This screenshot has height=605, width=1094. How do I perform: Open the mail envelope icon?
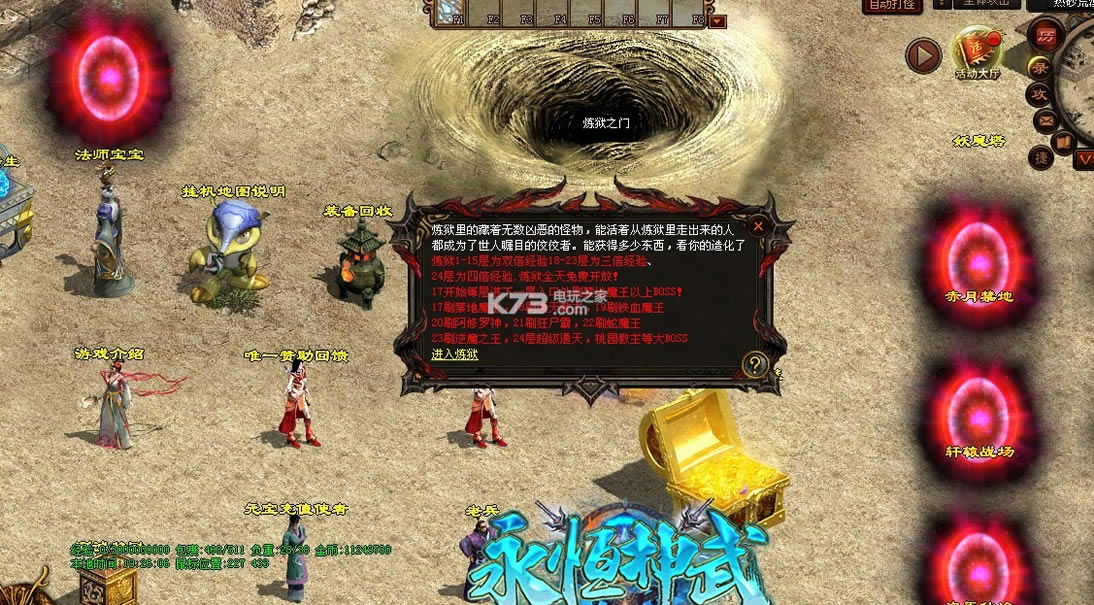(1047, 121)
